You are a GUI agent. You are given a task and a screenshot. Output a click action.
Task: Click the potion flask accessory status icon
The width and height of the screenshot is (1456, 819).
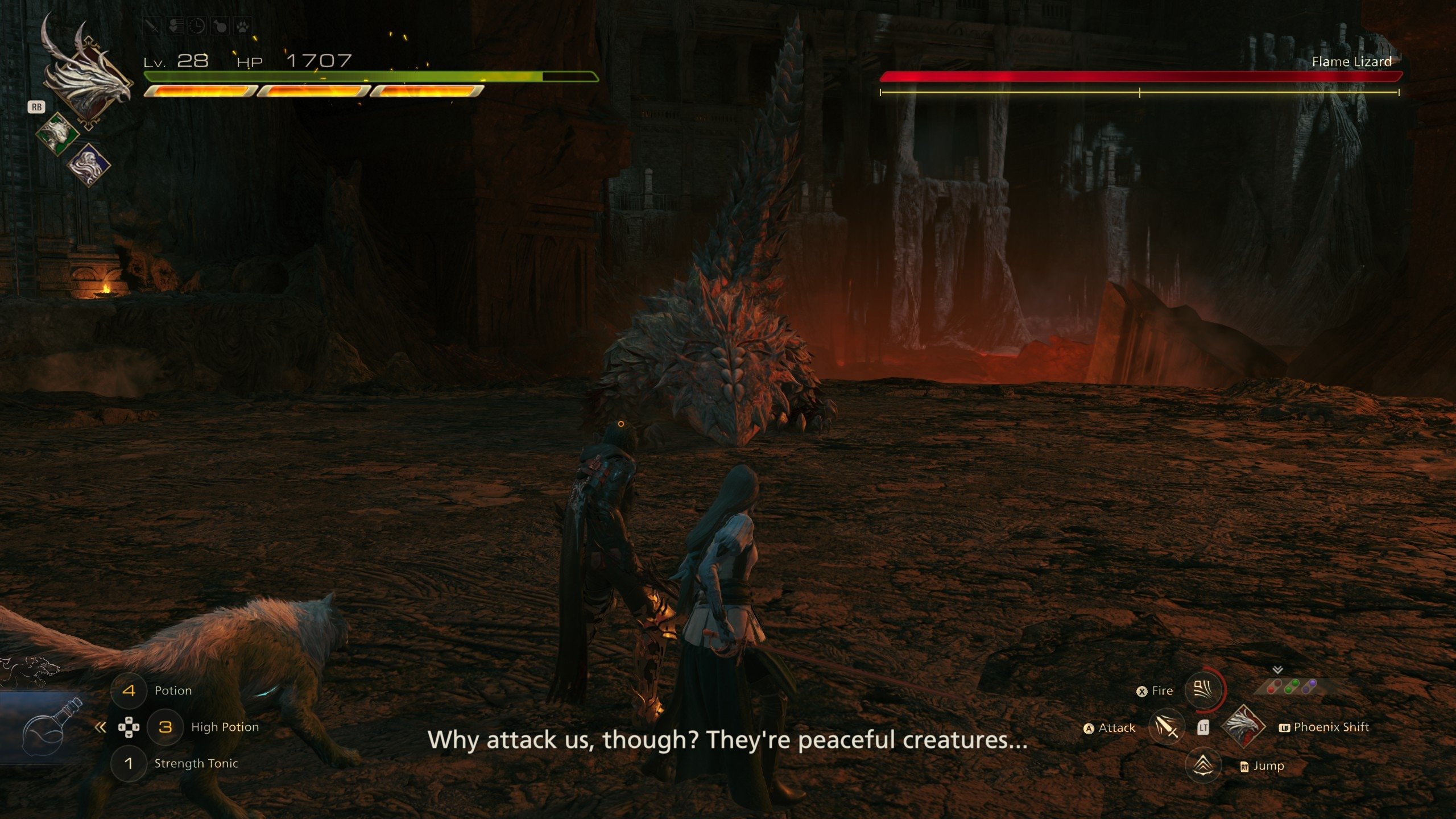[x=220, y=26]
